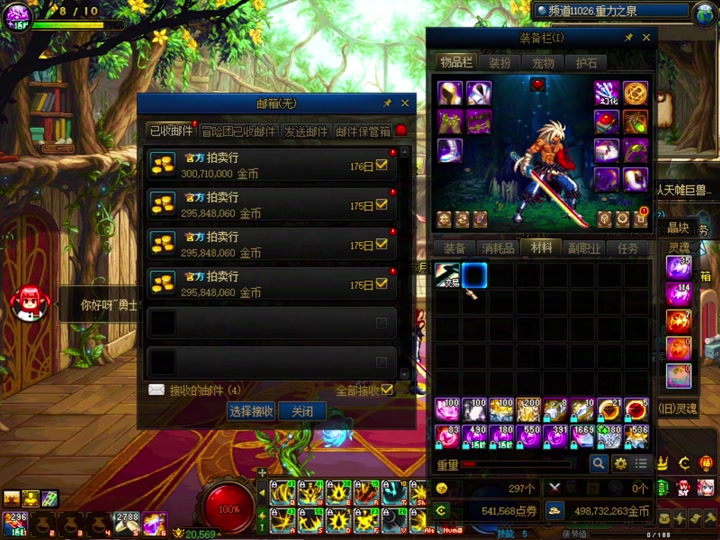Open the 冒险团已收邮件 tab

tap(238, 131)
